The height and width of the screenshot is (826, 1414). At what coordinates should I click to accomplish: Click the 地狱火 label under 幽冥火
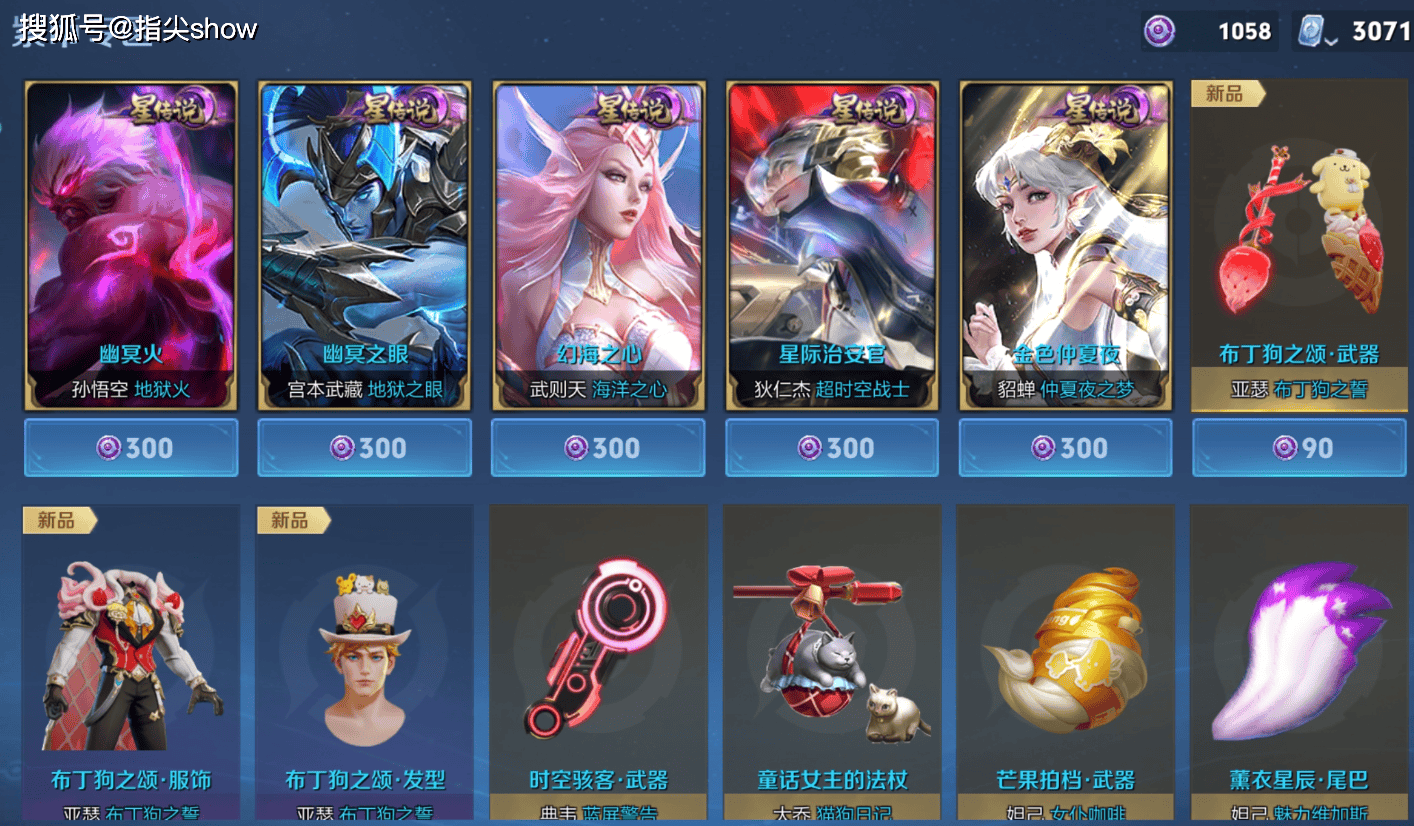pyautogui.click(x=160, y=391)
